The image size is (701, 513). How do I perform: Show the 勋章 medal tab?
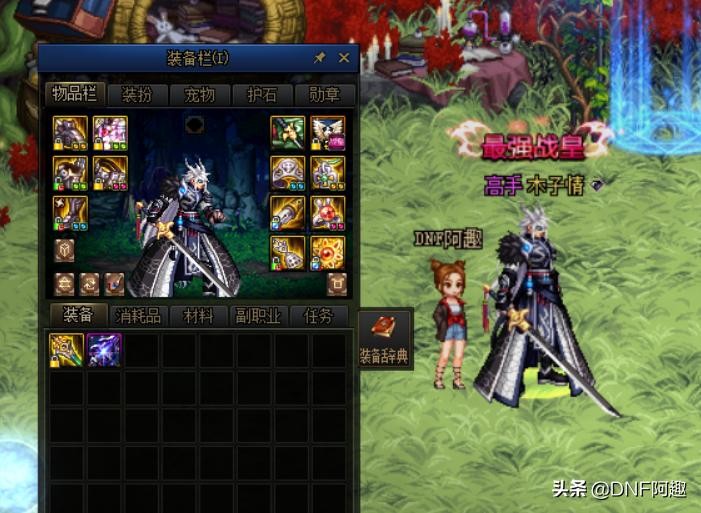click(x=325, y=95)
